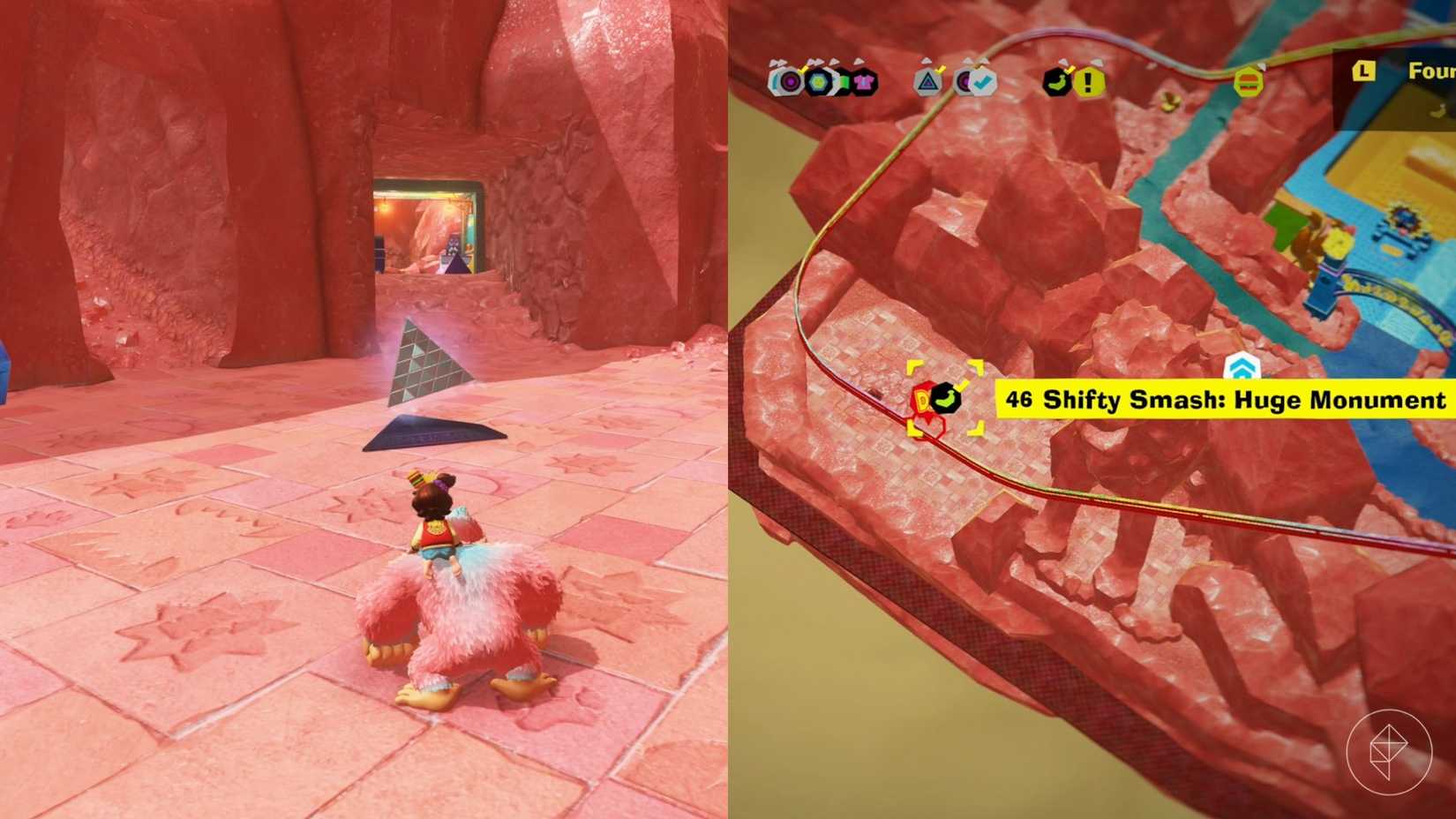
Task: Toggle the checkmark on the camera marker
Action: (802, 68)
